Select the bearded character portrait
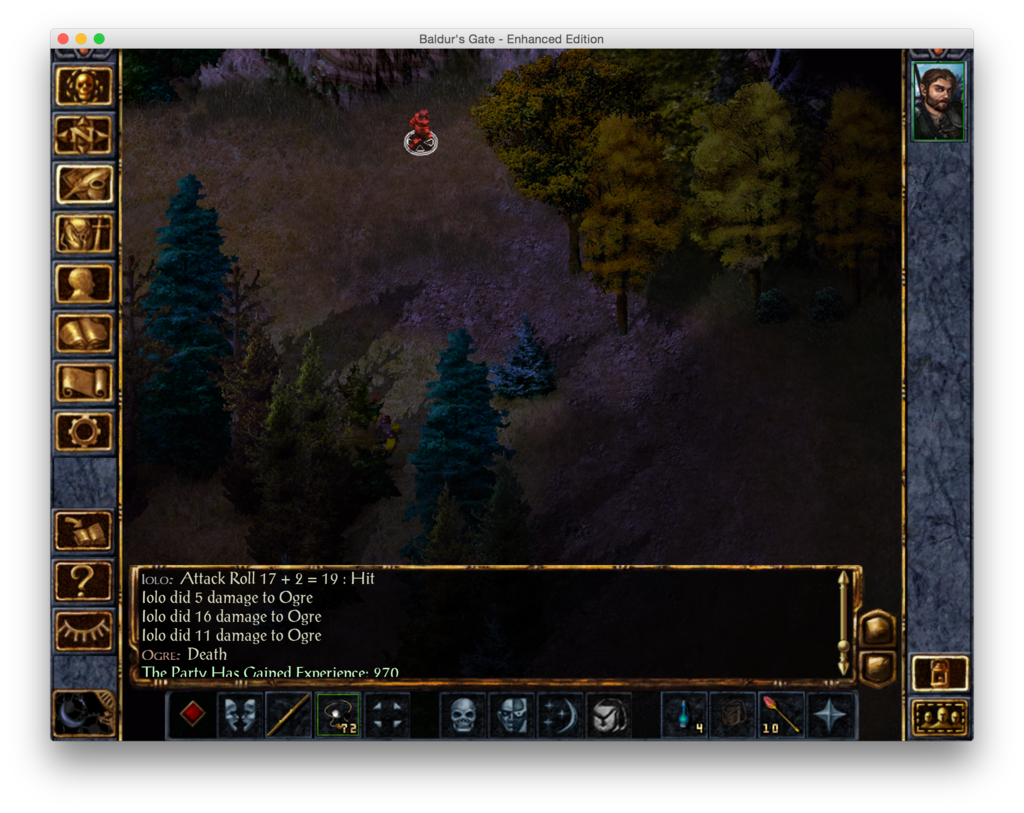Screen dimensions: 1024x813 pyautogui.click(x=938, y=102)
